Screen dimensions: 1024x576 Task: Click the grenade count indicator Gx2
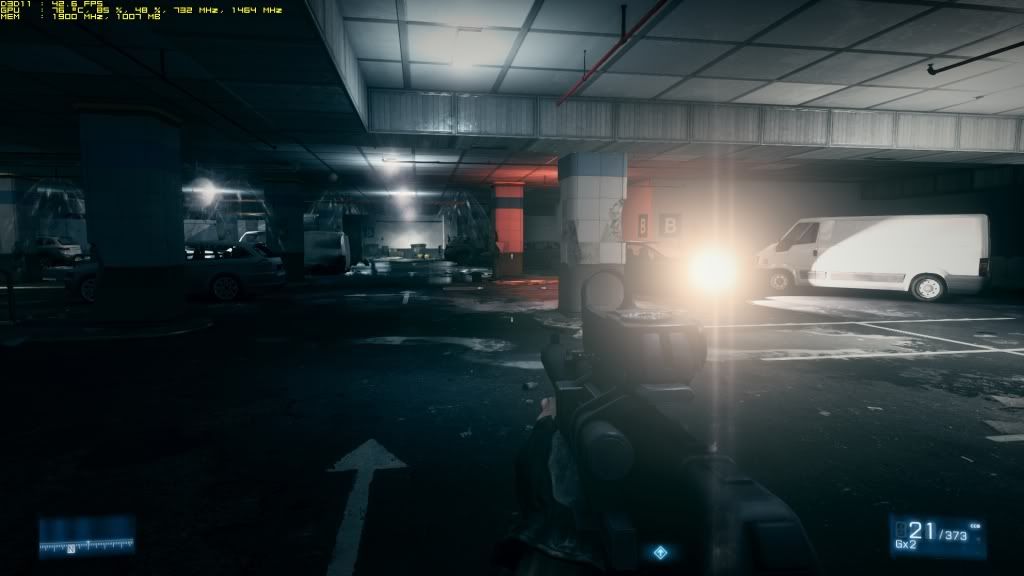(x=903, y=546)
